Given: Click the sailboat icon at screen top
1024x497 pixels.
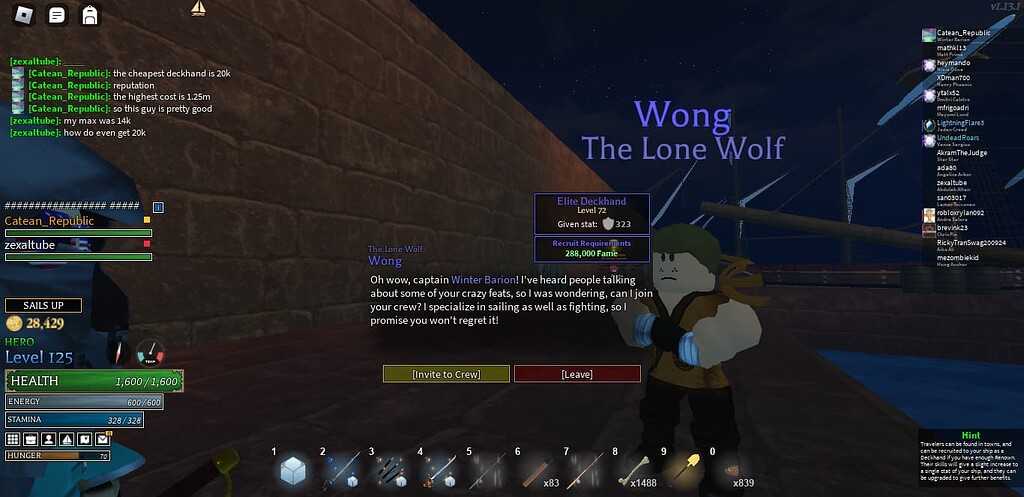Looking at the screenshot, I should [x=198, y=9].
